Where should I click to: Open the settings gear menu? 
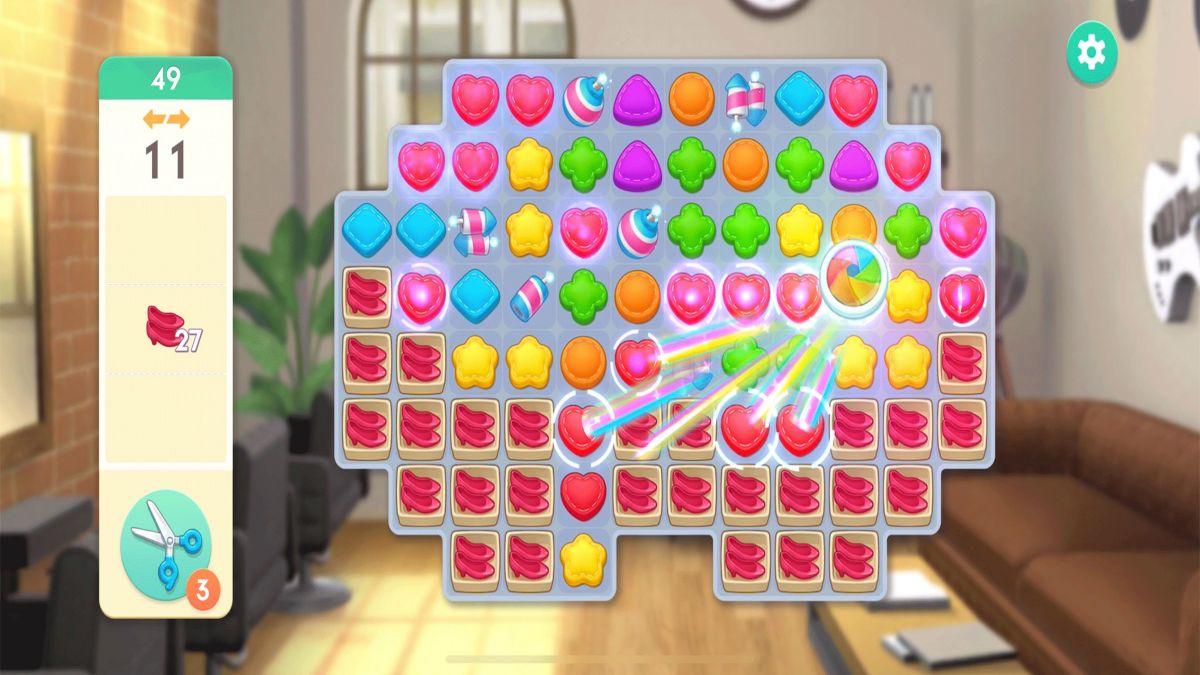[x=1091, y=52]
